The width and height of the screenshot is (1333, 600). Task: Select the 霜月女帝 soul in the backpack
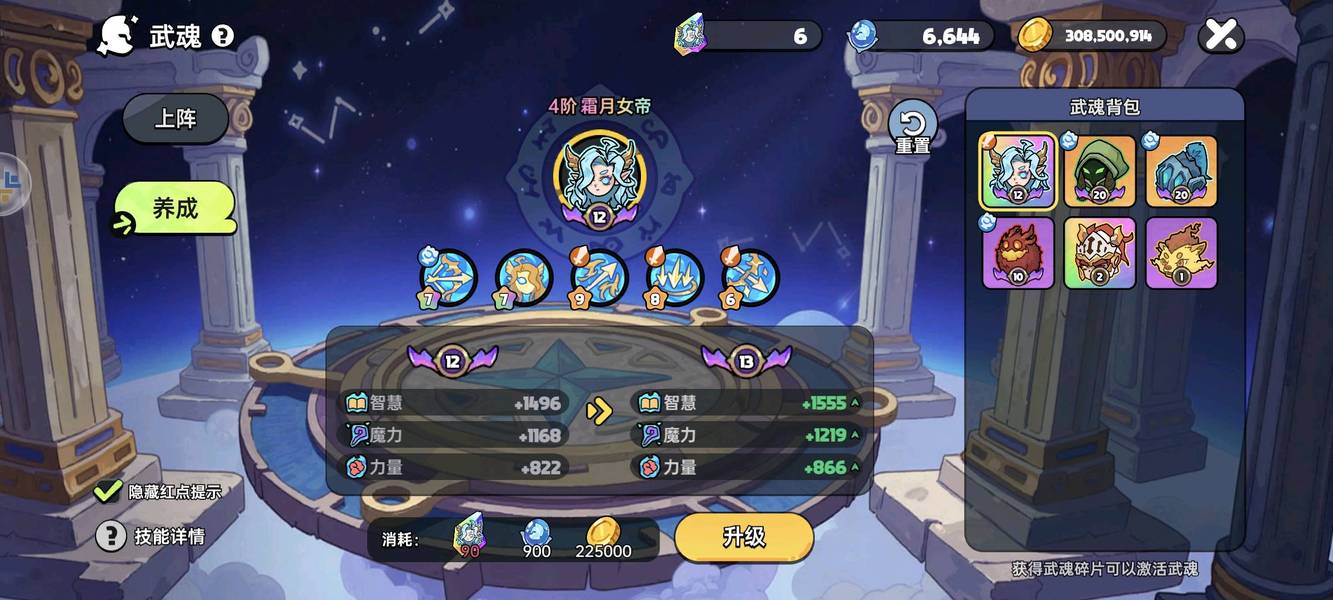point(1018,171)
